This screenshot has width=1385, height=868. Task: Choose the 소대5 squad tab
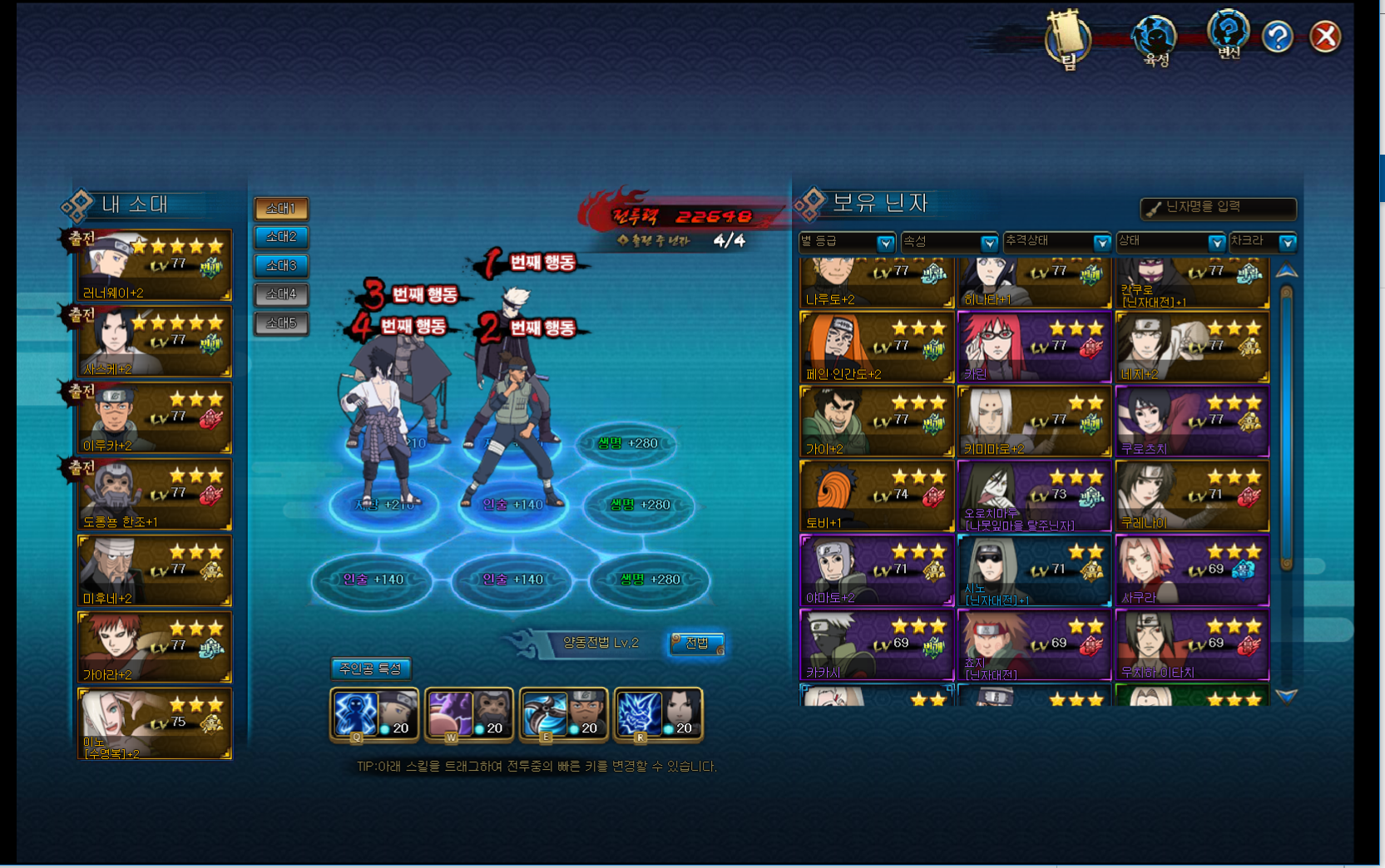click(281, 323)
